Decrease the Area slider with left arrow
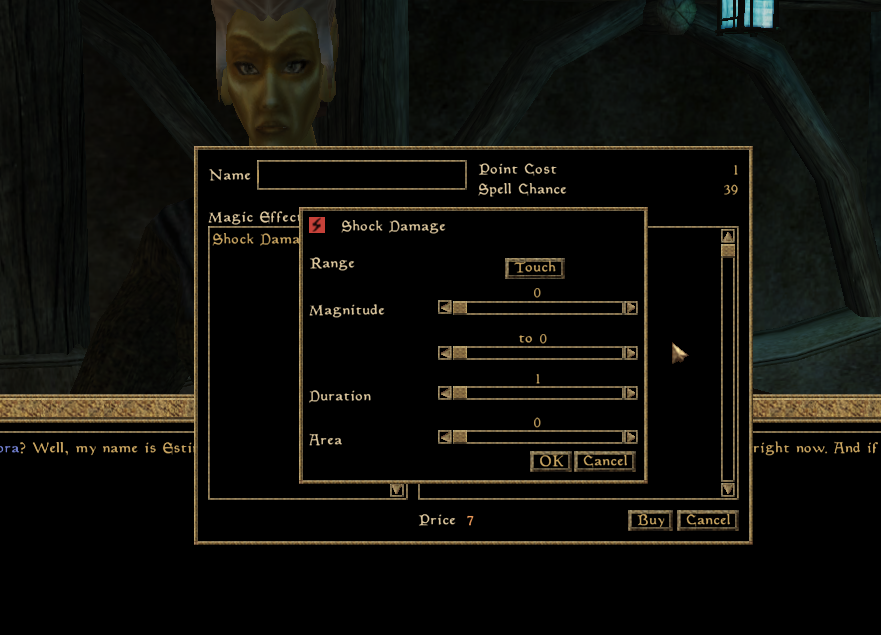The image size is (881, 635). (445, 437)
